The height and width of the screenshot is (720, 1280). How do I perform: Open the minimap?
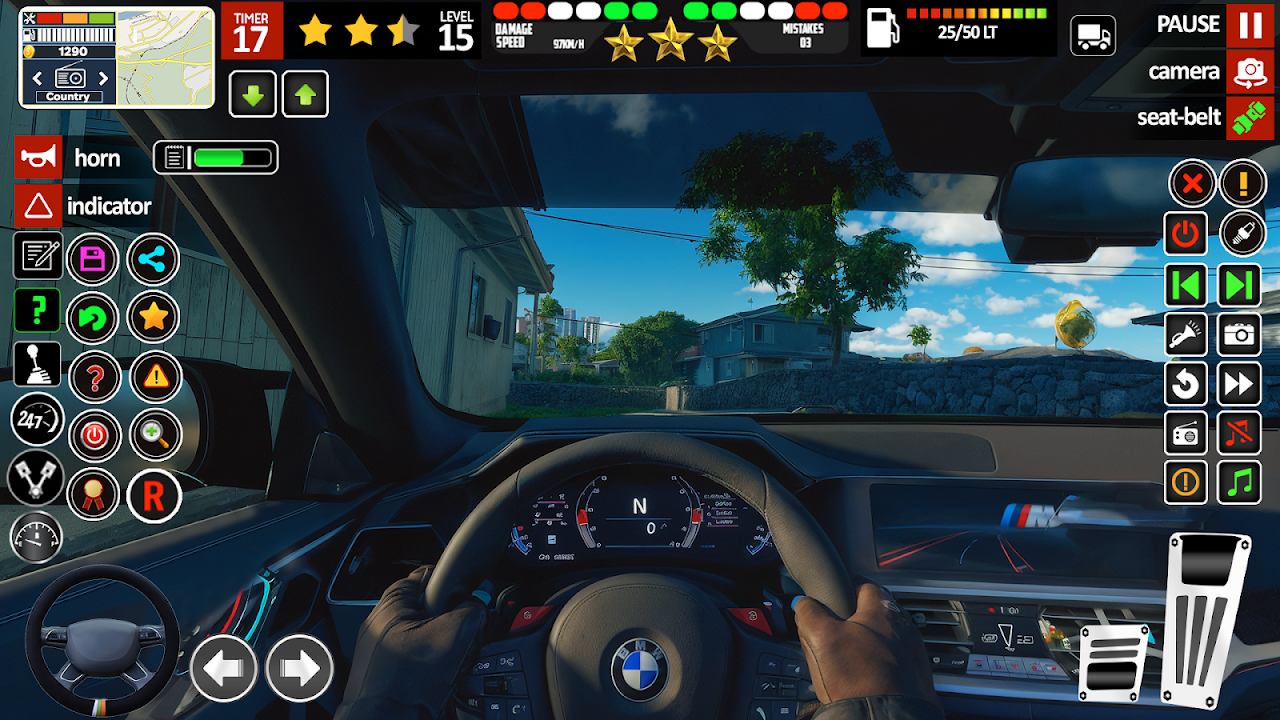click(x=165, y=57)
